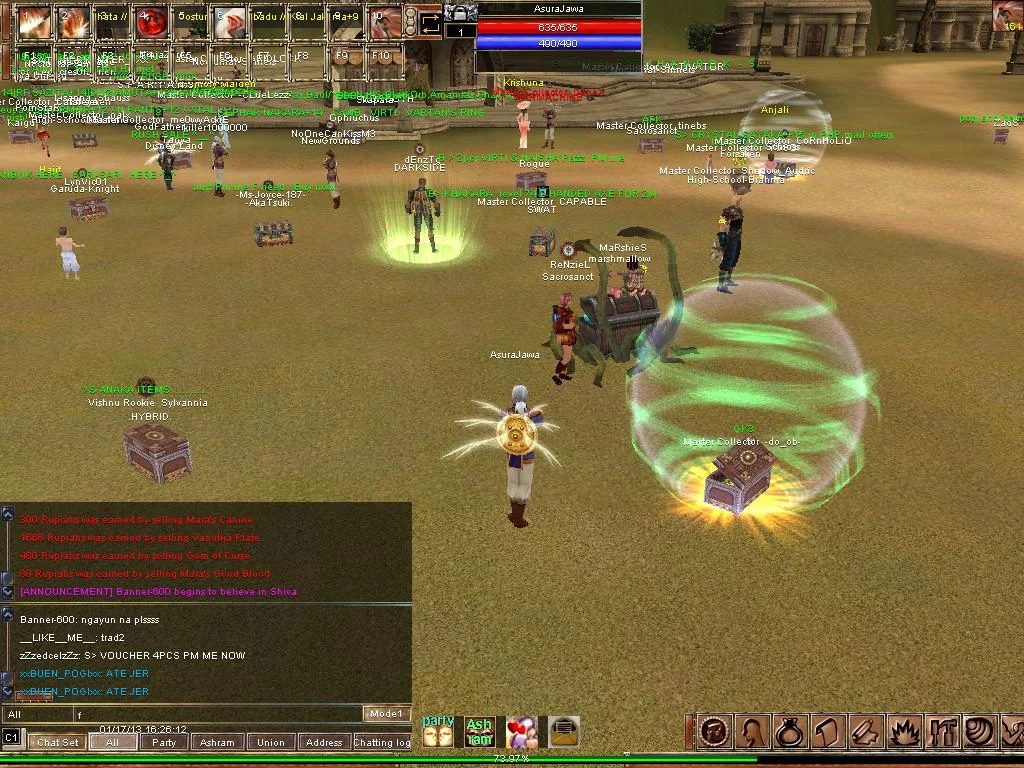Switch to the All chat tab
Image resolution: width=1024 pixels, height=768 pixels.
(x=112, y=742)
